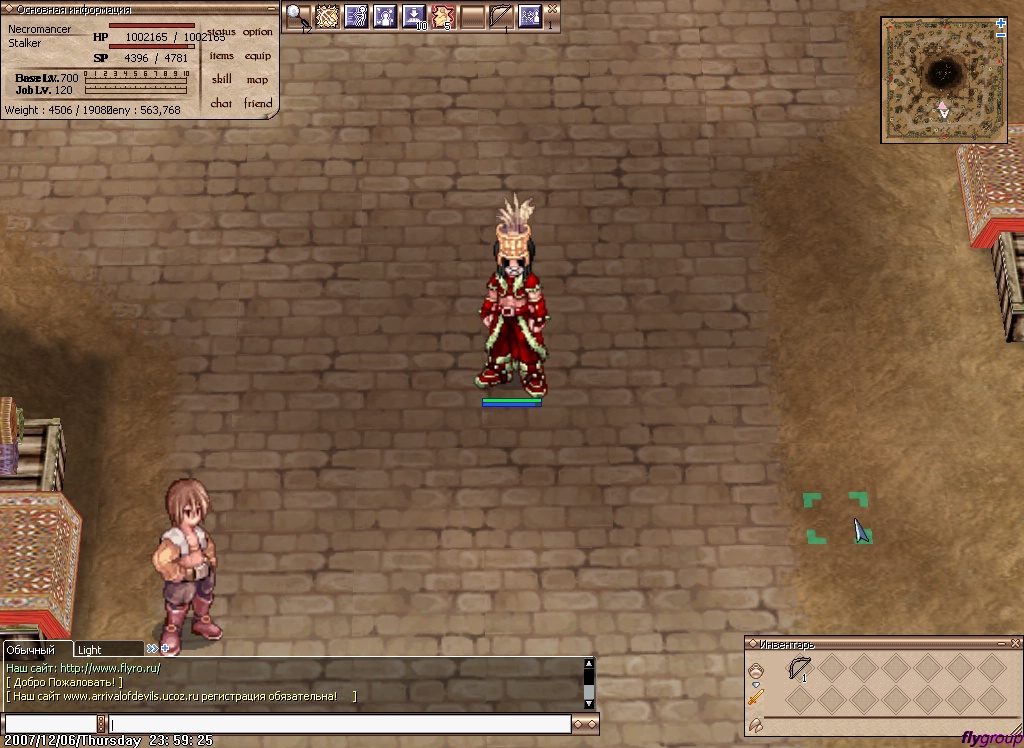1024x748 pixels.
Task: Activate the red creature hotbar skill
Action: point(443,16)
